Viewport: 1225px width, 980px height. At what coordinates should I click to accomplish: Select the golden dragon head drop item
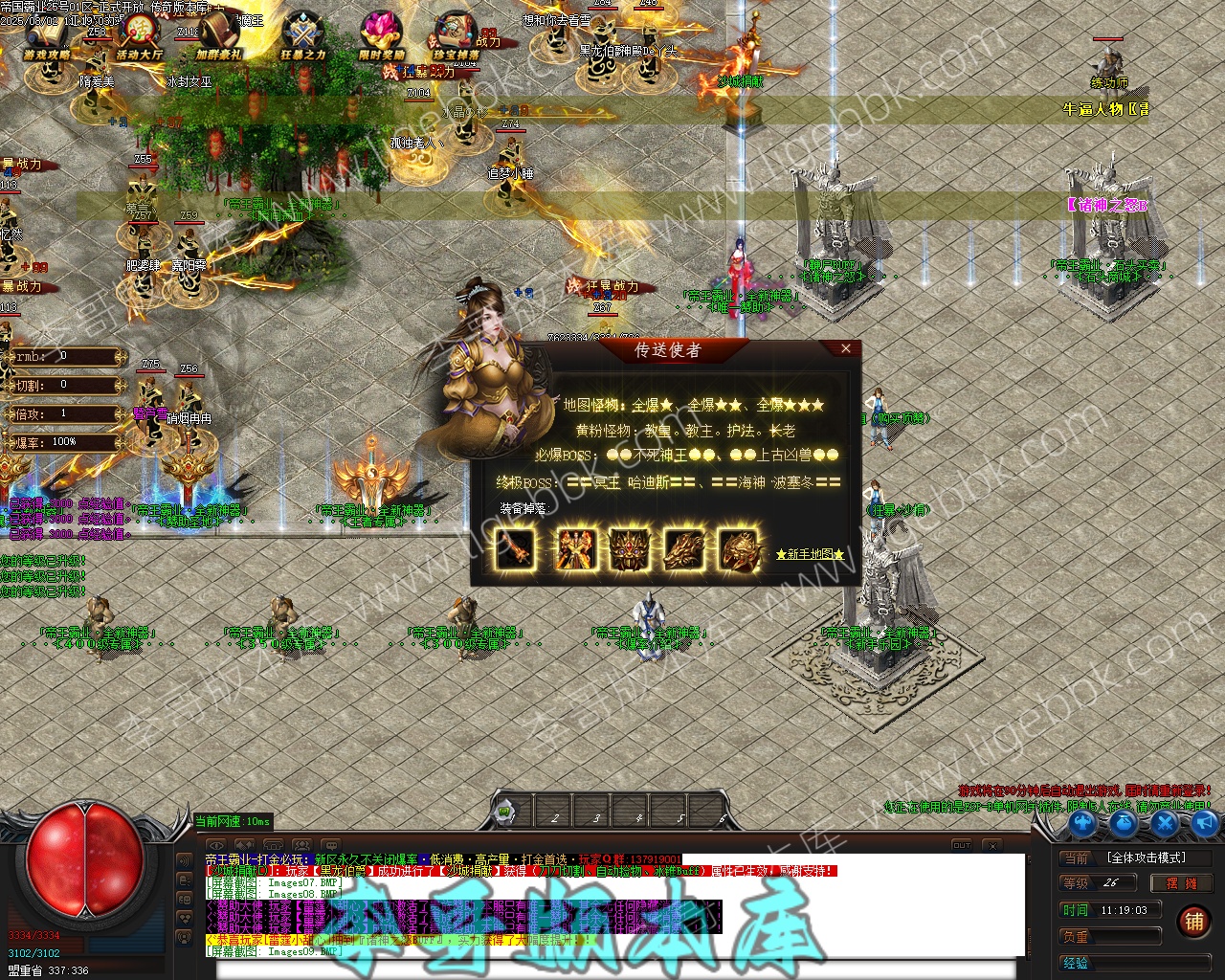coord(684,549)
